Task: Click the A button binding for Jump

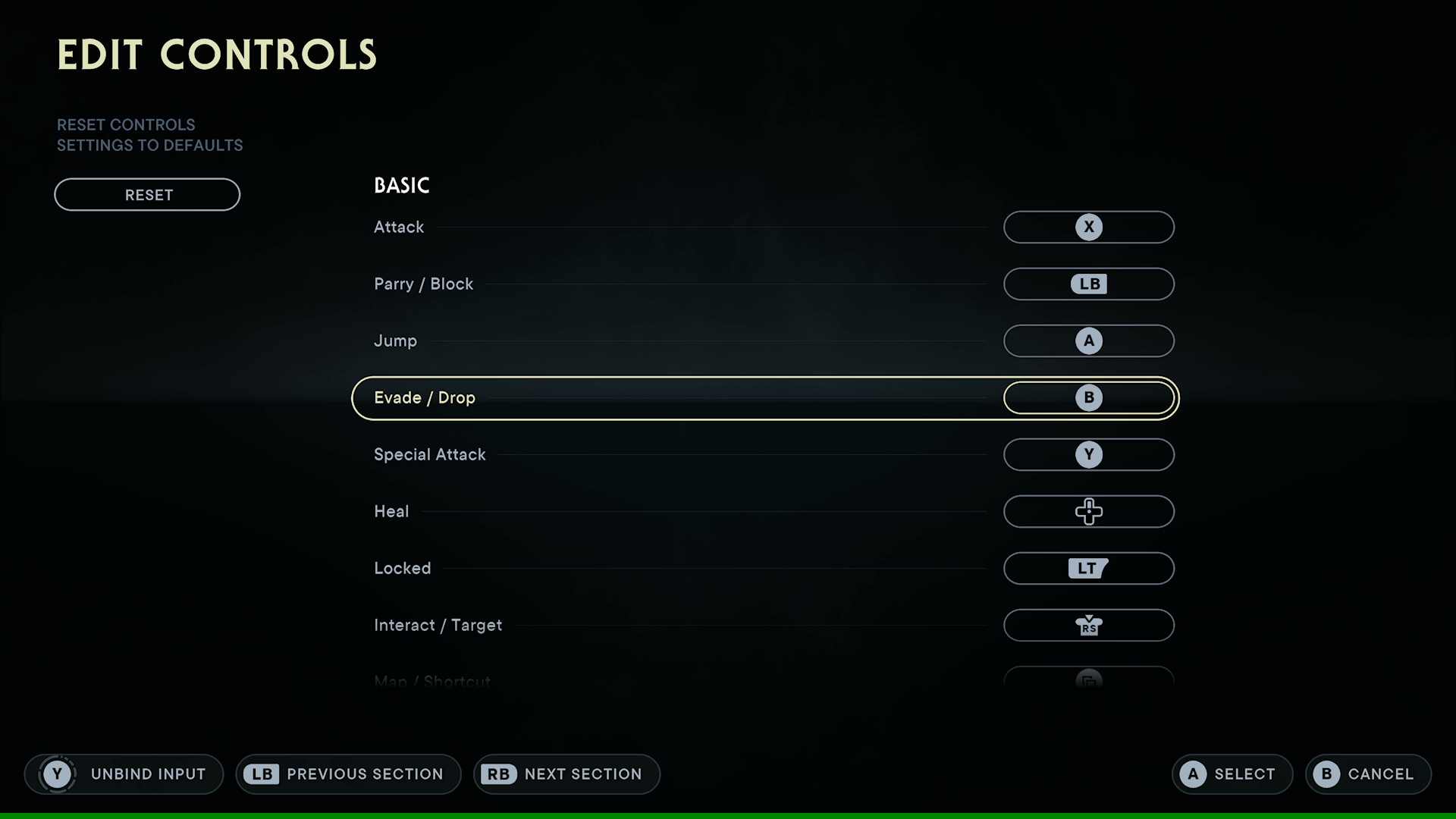Action: pyautogui.click(x=1089, y=340)
